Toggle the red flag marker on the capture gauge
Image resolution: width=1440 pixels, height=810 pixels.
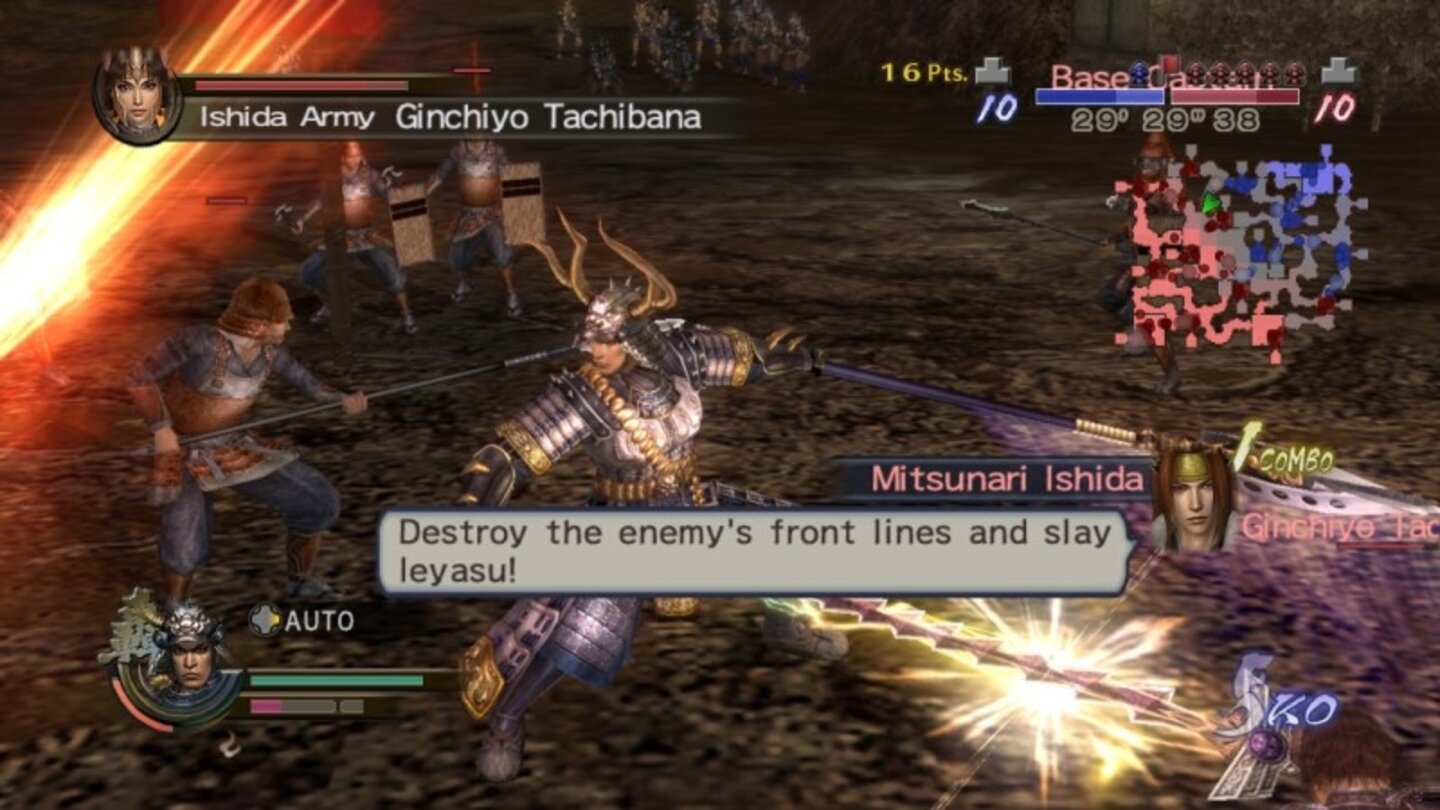[1170, 62]
